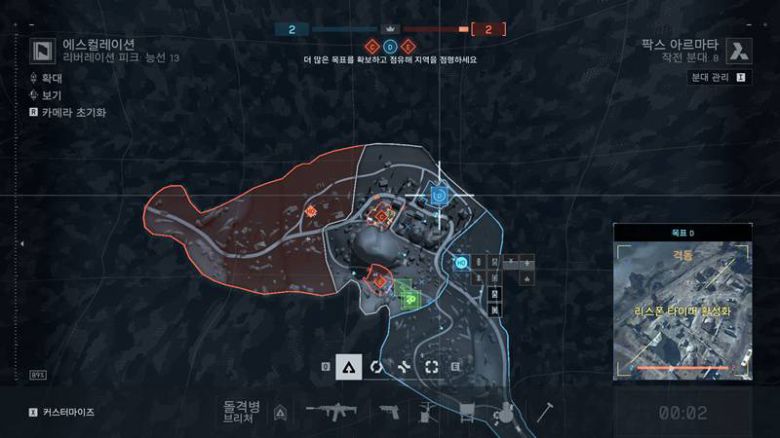This screenshot has height=438, width=780.
Task: Pick the Recon class icon
Action: pos(432,367)
